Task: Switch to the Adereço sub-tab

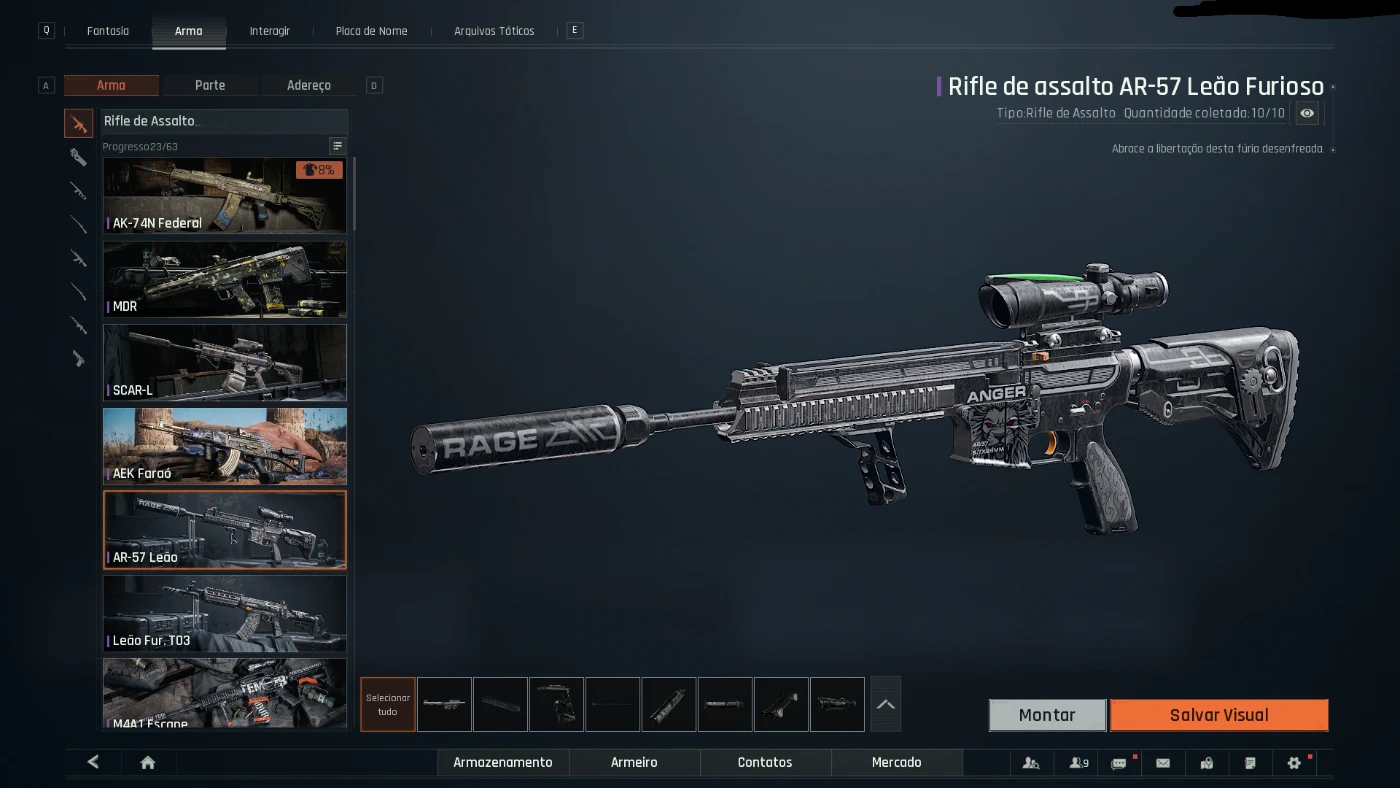Action: pos(308,85)
